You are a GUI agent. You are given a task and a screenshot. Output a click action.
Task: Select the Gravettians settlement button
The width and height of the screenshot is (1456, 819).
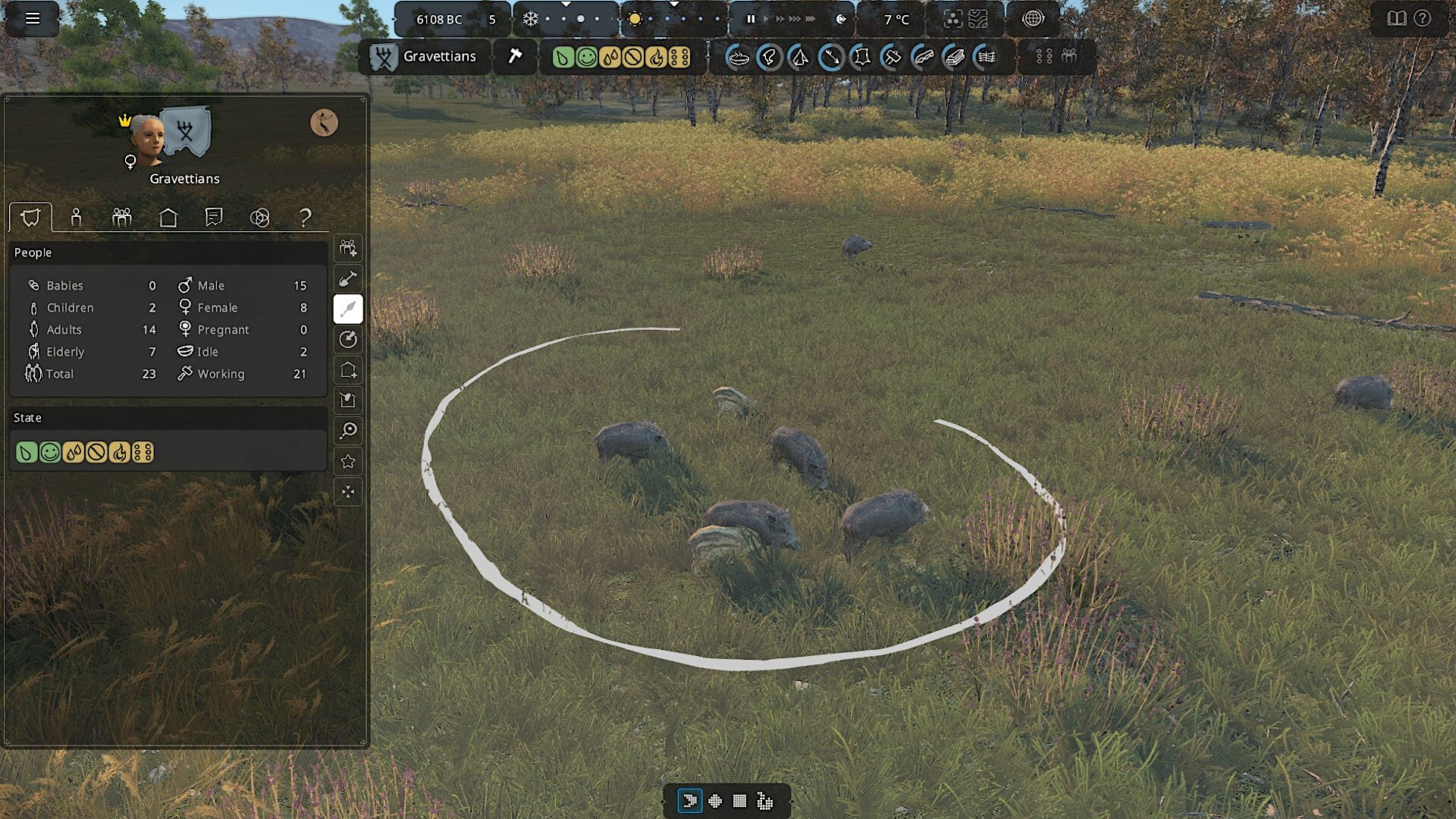[424, 57]
